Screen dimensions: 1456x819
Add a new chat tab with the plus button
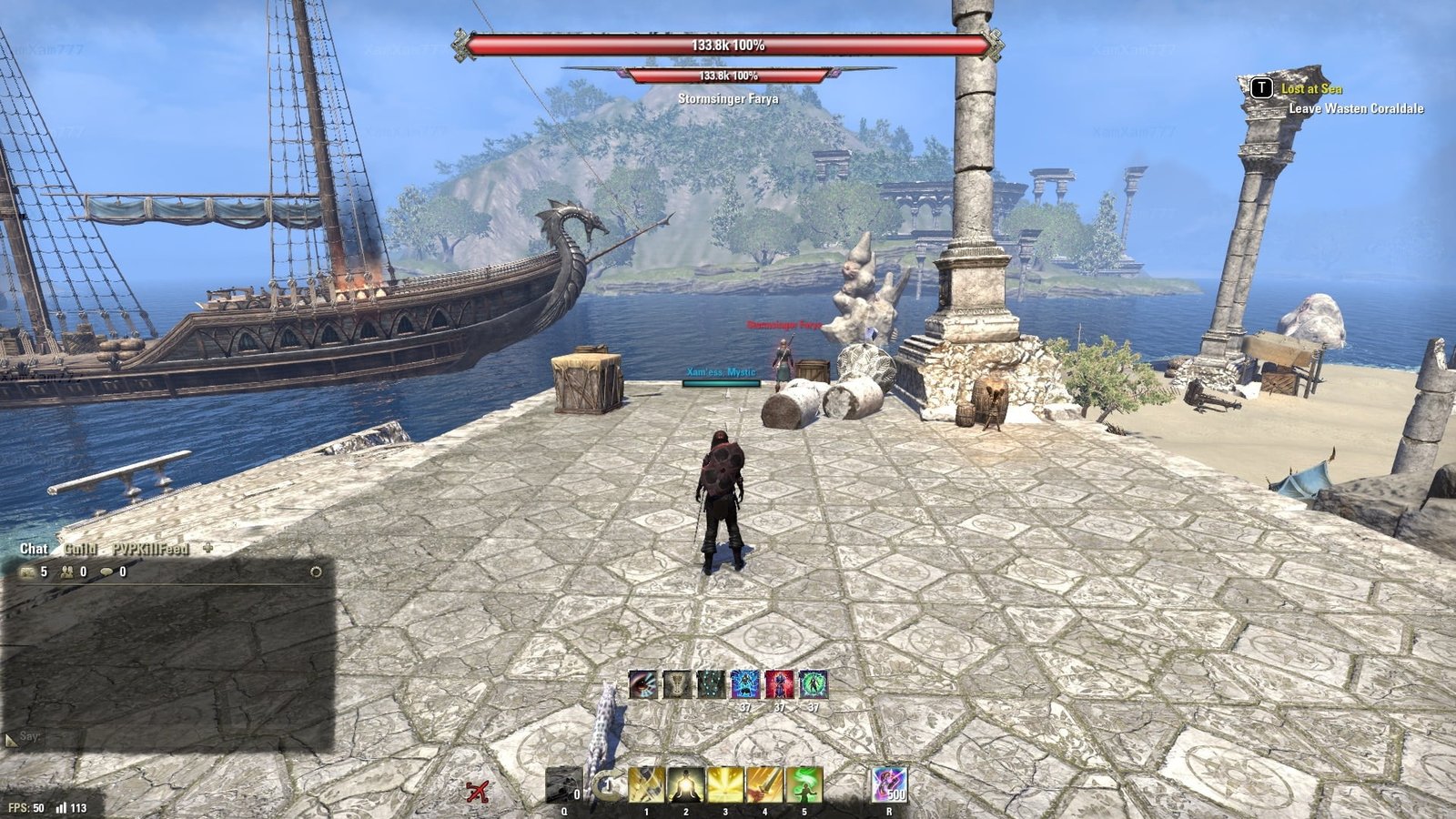[207, 548]
